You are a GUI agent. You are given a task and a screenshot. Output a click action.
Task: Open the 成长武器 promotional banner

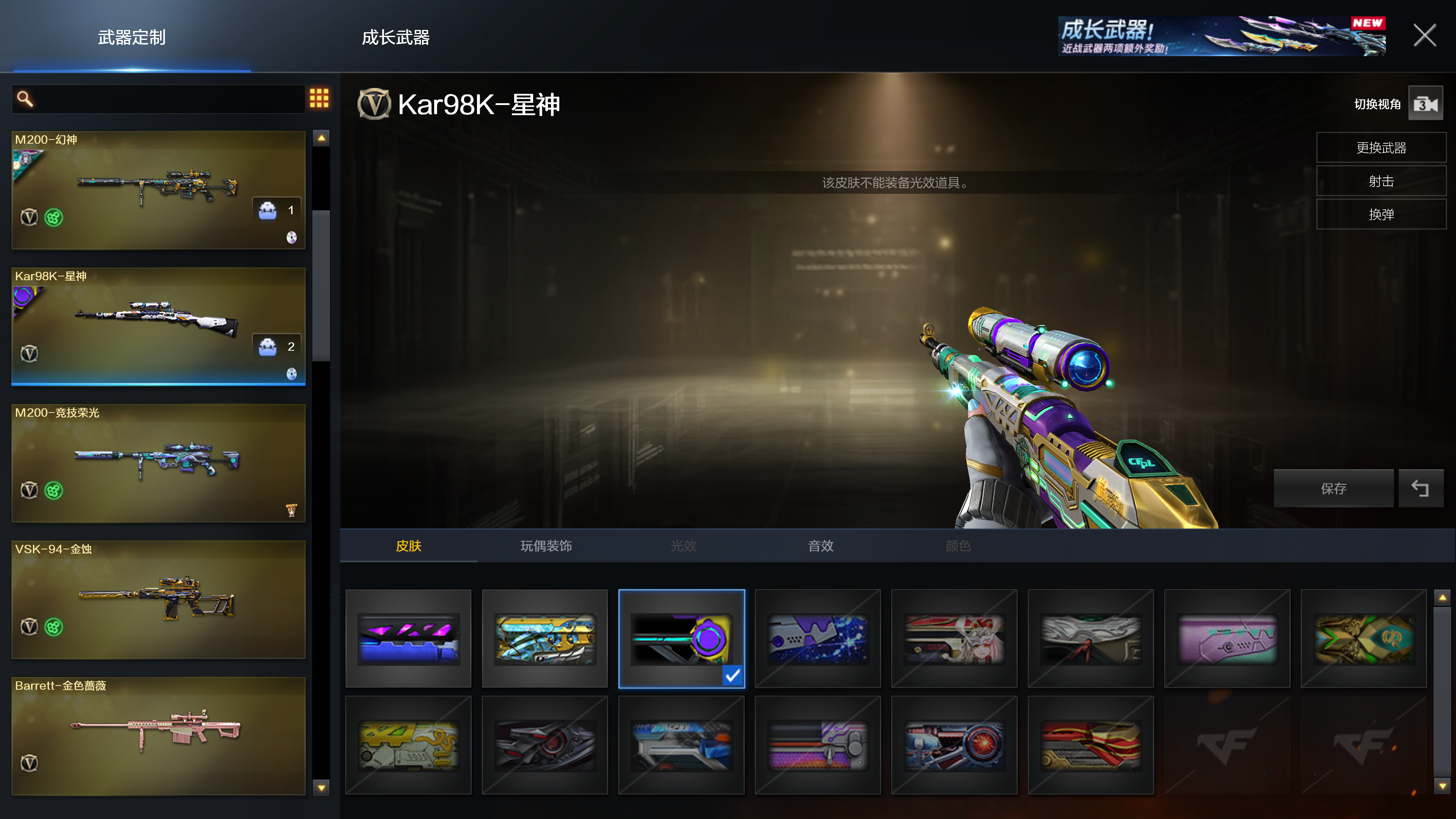(x=1221, y=36)
